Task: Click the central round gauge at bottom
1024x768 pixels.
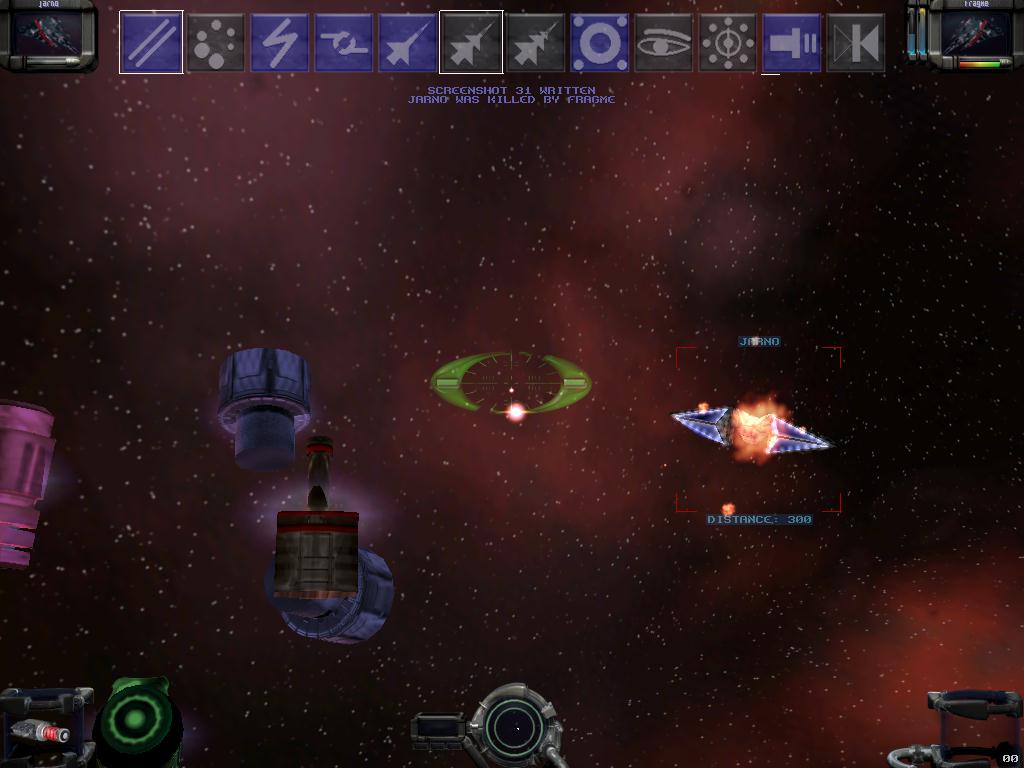Action: (x=516, y=727)
